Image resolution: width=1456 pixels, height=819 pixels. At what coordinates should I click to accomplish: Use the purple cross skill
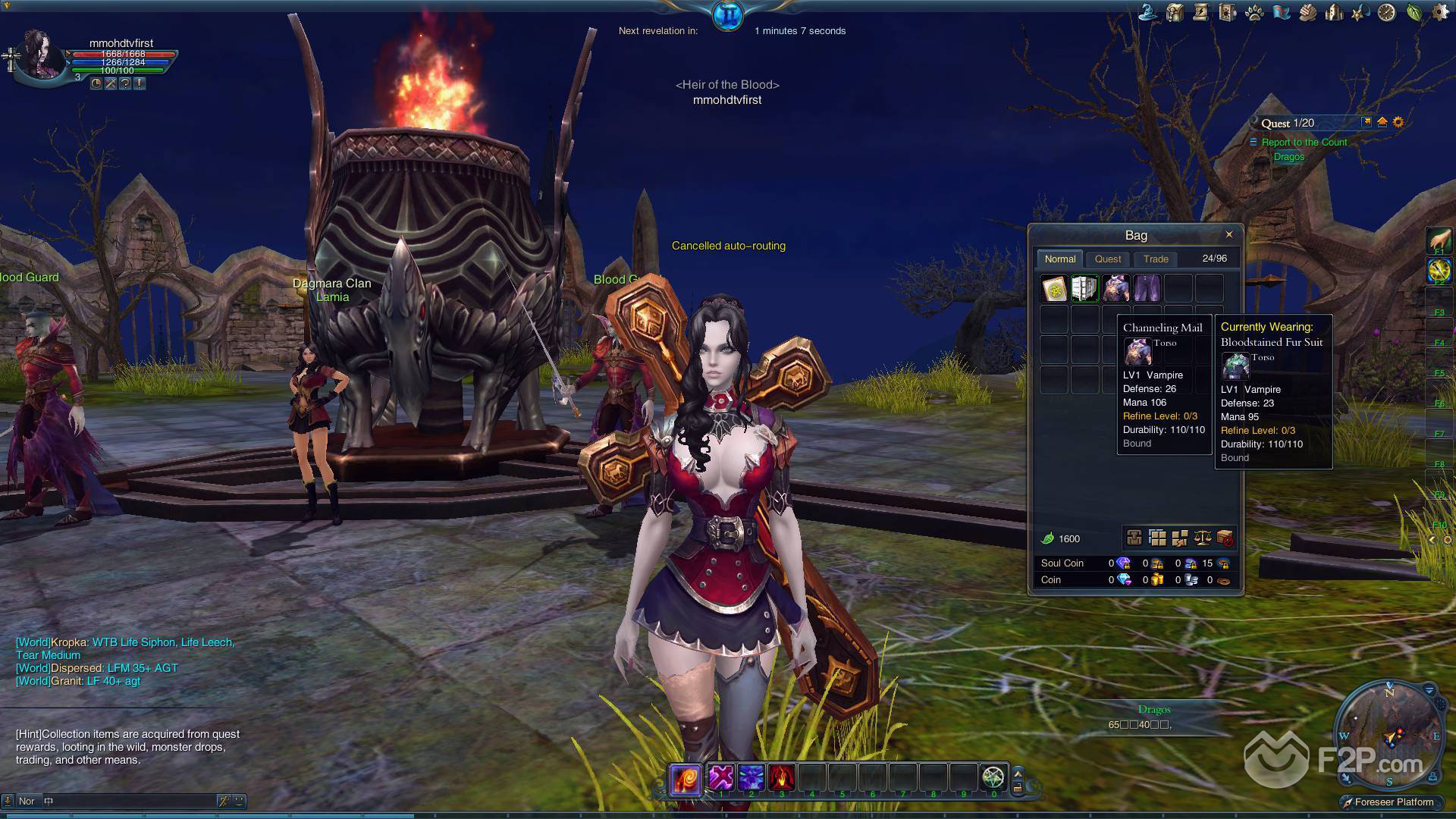[x=720, y=777]
